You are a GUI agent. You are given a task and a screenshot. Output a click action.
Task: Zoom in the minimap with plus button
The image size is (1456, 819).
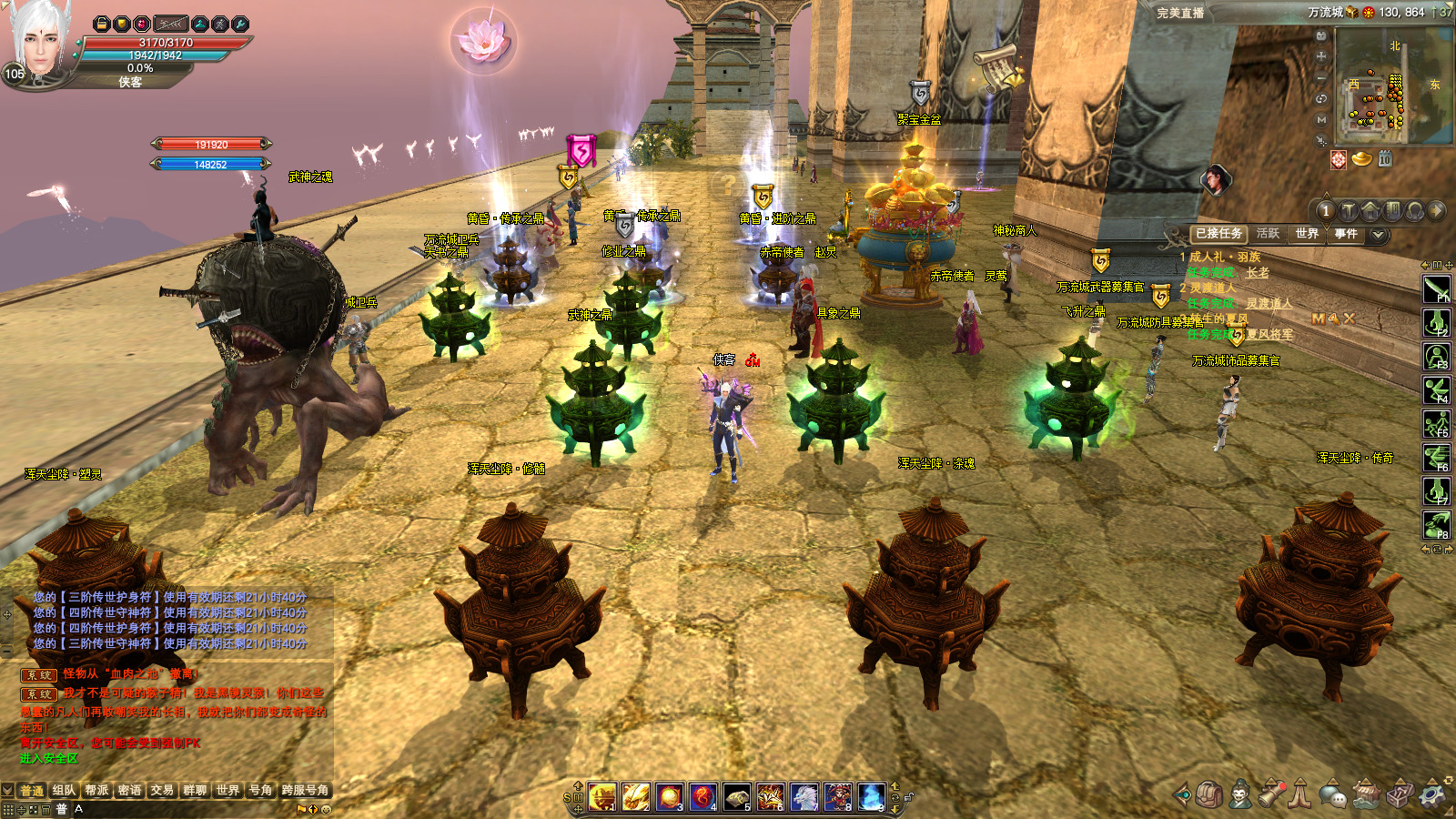tap(1321, 56)
